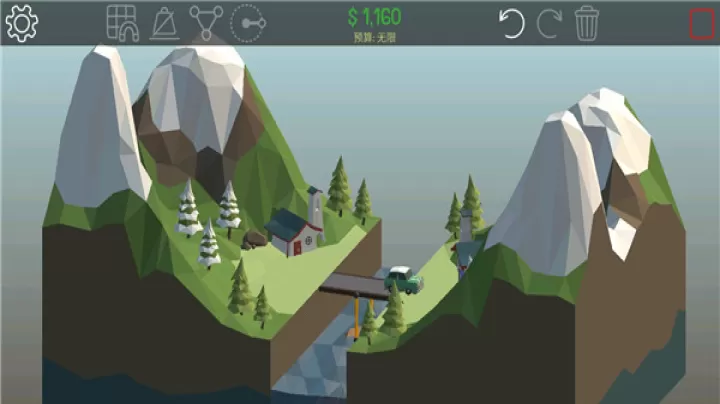This screenshot has width=720, height=404.
Task: Choose the triangle node tool
Action: pyautogui.click(x=205, y=22)
